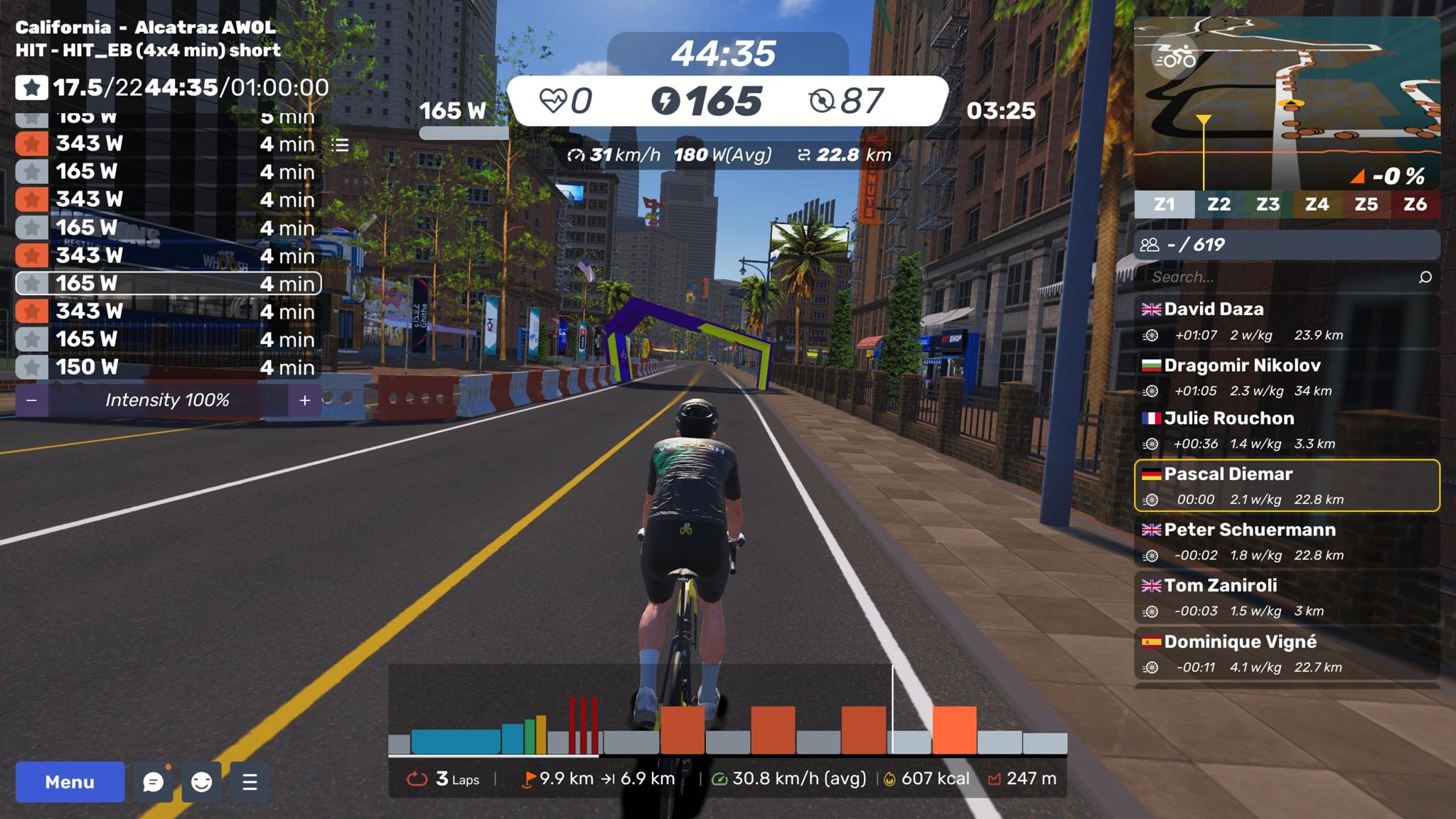1456x819 pixels.
Task: Select David Daza in rider list
Action: (1287, 321)
